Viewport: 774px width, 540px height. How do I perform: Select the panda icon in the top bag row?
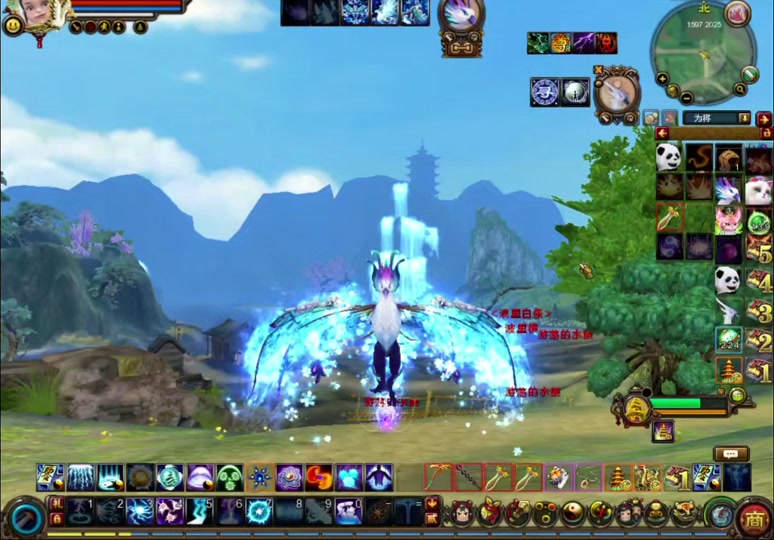pyautogui.click(x=669, y=157)
